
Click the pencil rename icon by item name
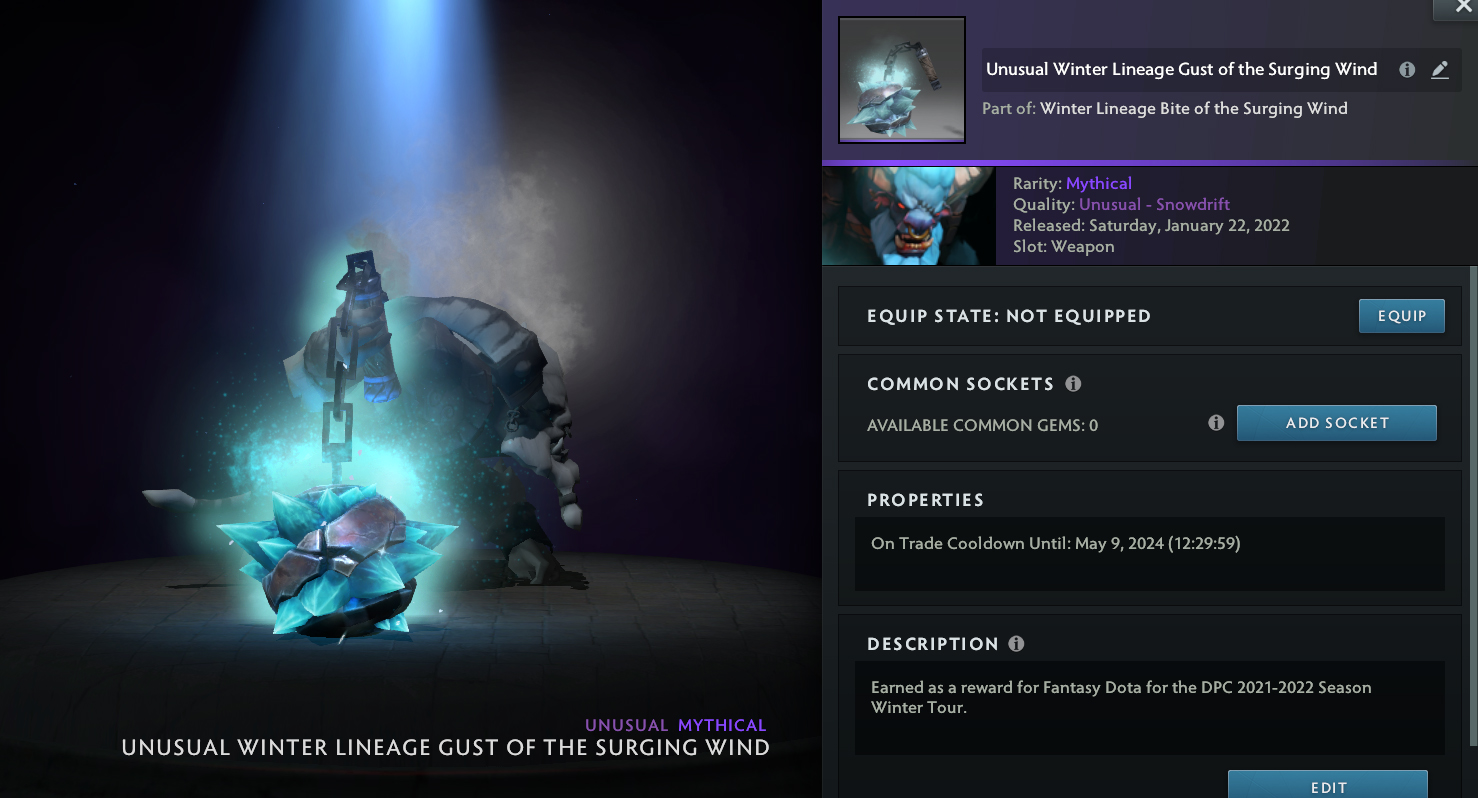tap(1440, 70)
